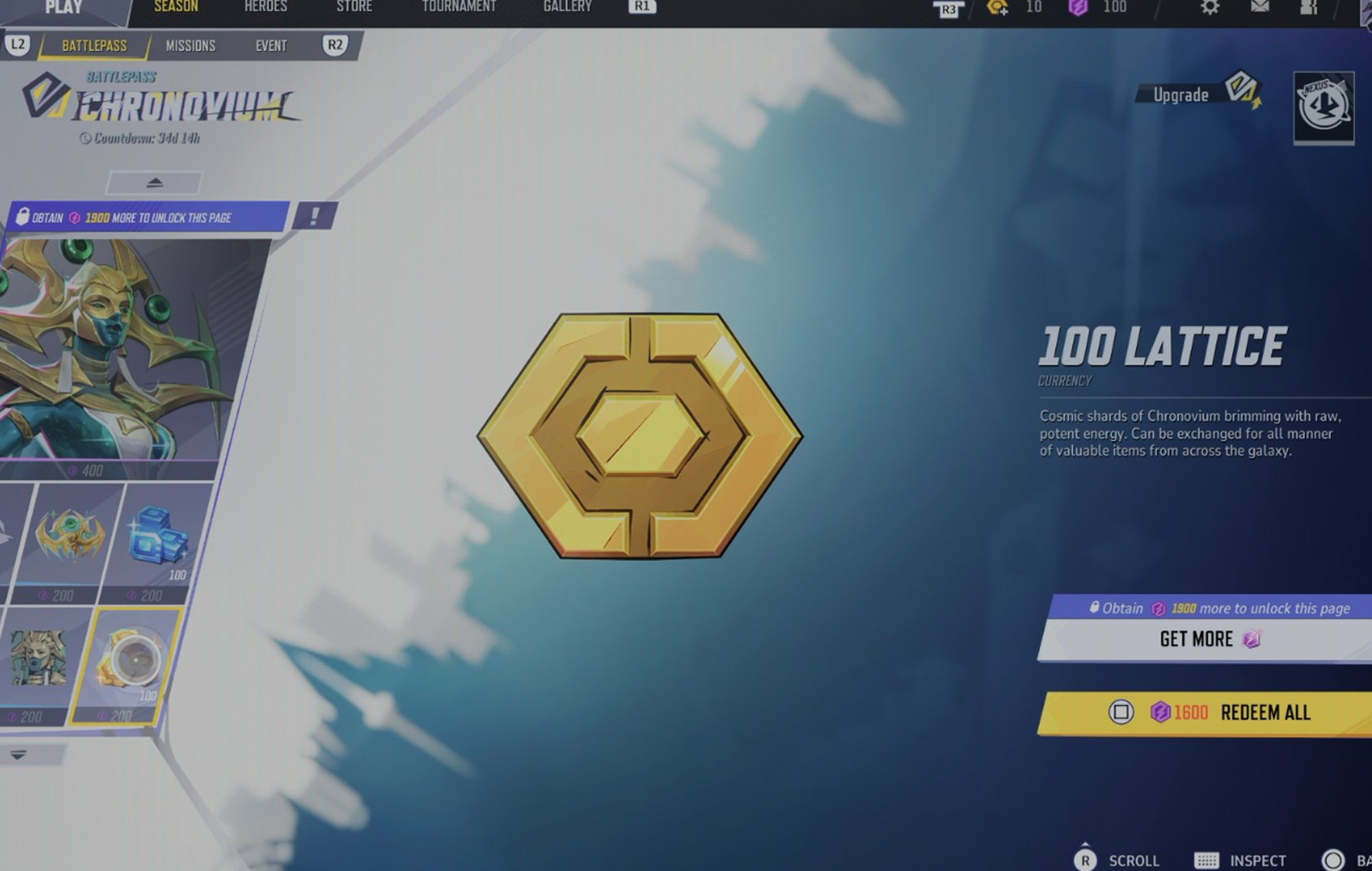Open the mail inbox icon

(x=1261, y=8)
